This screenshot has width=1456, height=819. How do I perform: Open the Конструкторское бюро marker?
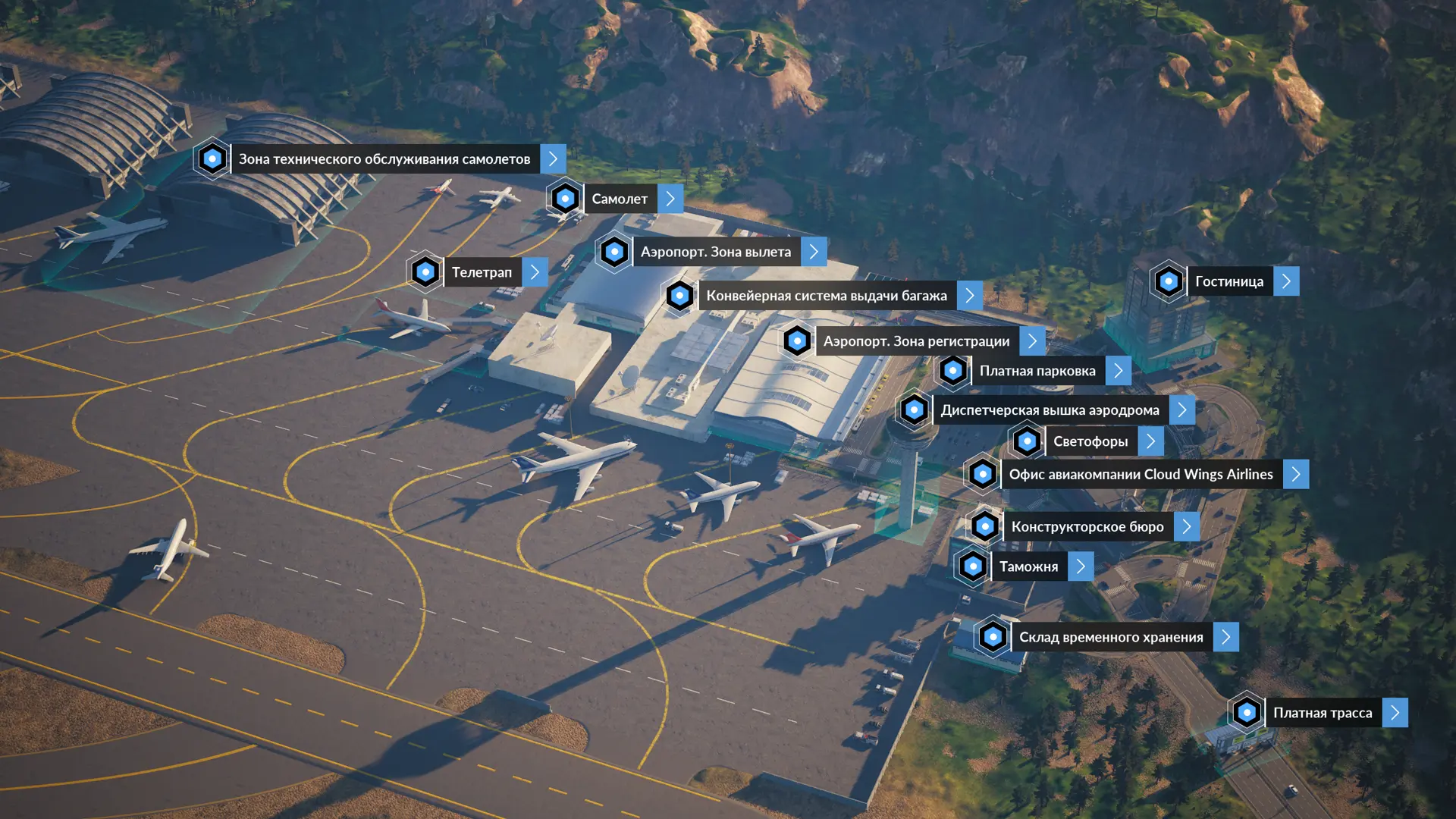point(1087,526)
